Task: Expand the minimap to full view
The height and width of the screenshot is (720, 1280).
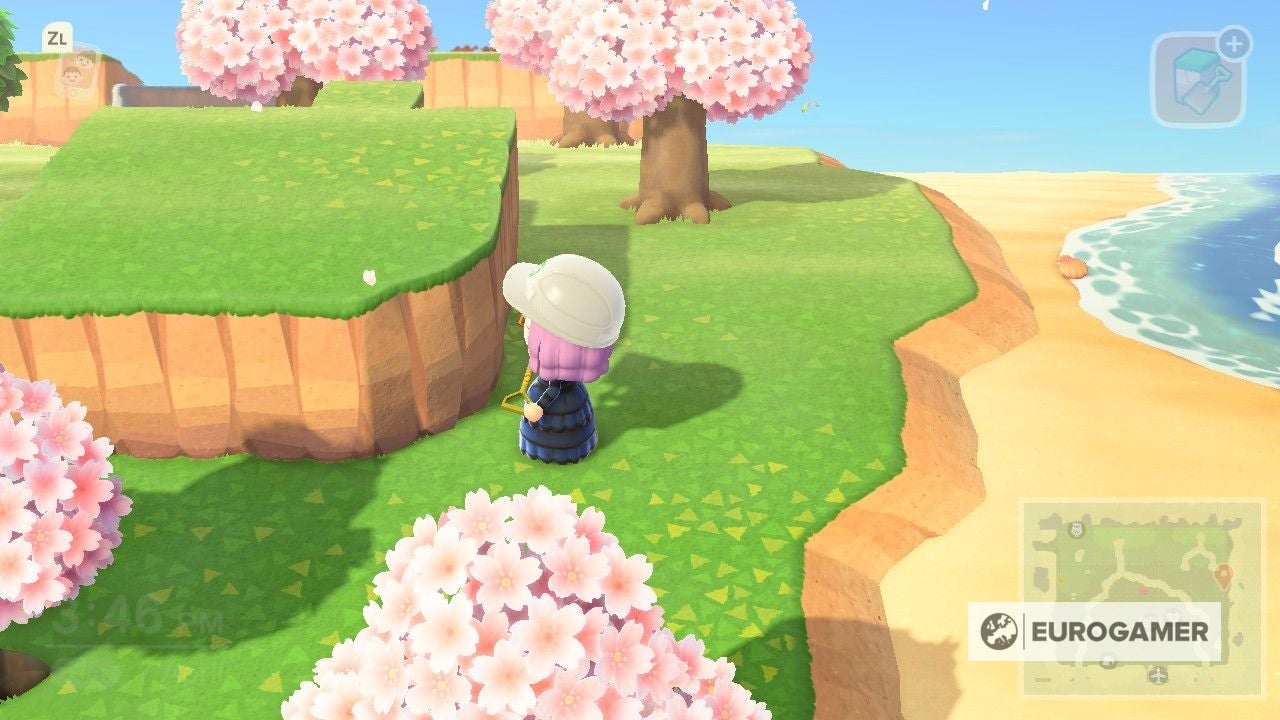Action: point(1145,600)
